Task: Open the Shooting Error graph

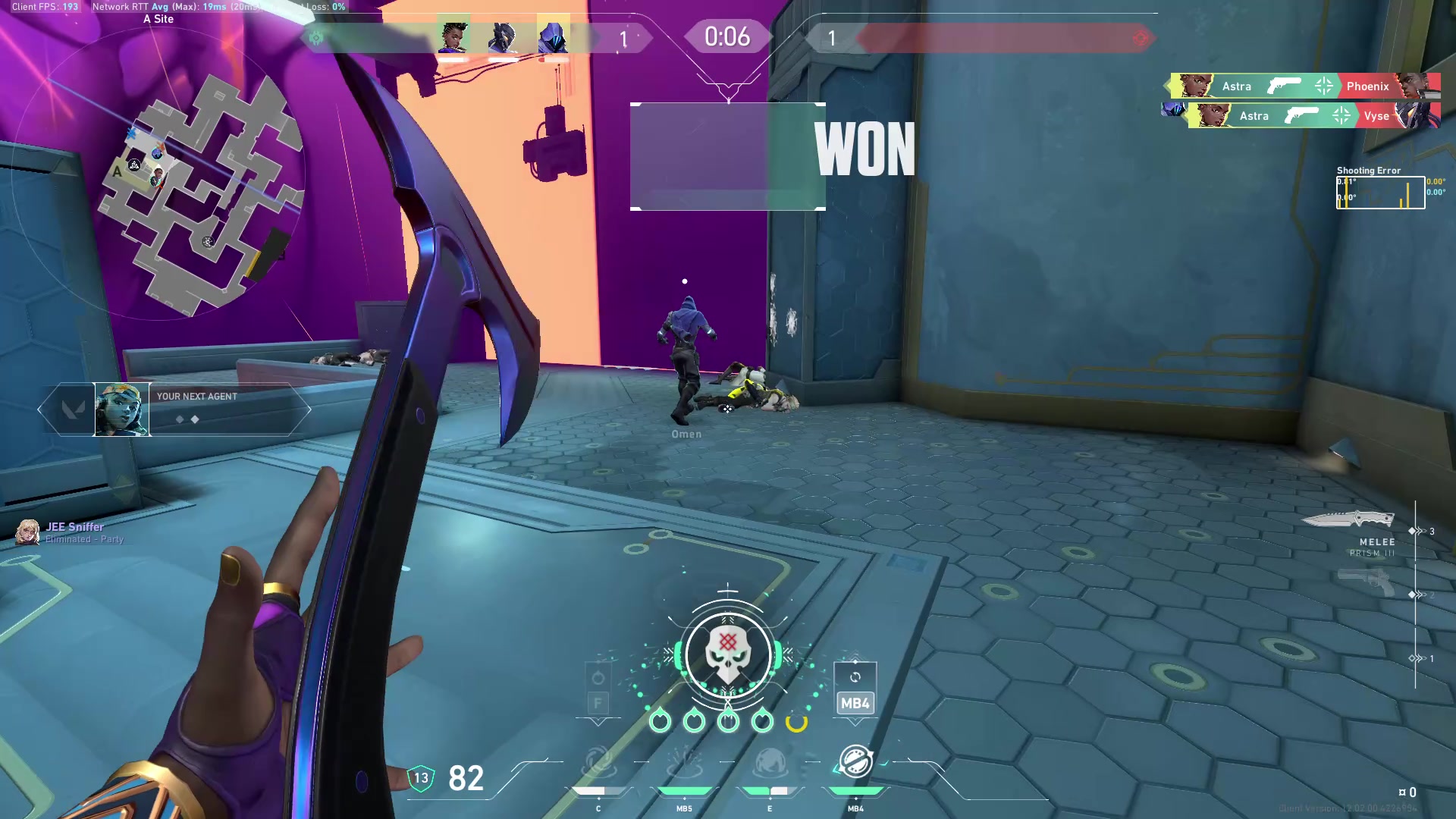Action: point(1380,193)
